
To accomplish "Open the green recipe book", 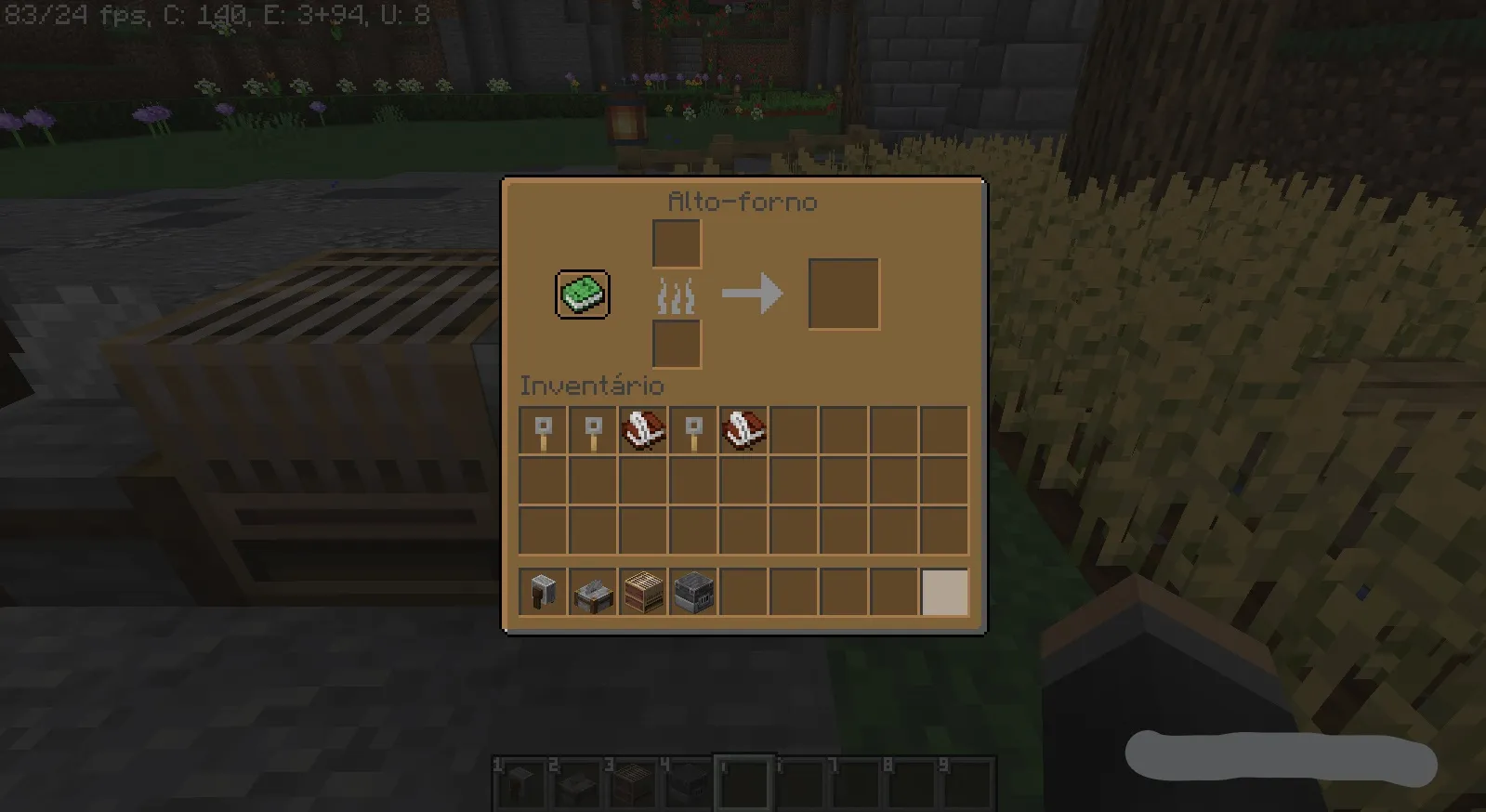I will pos(582,295).
